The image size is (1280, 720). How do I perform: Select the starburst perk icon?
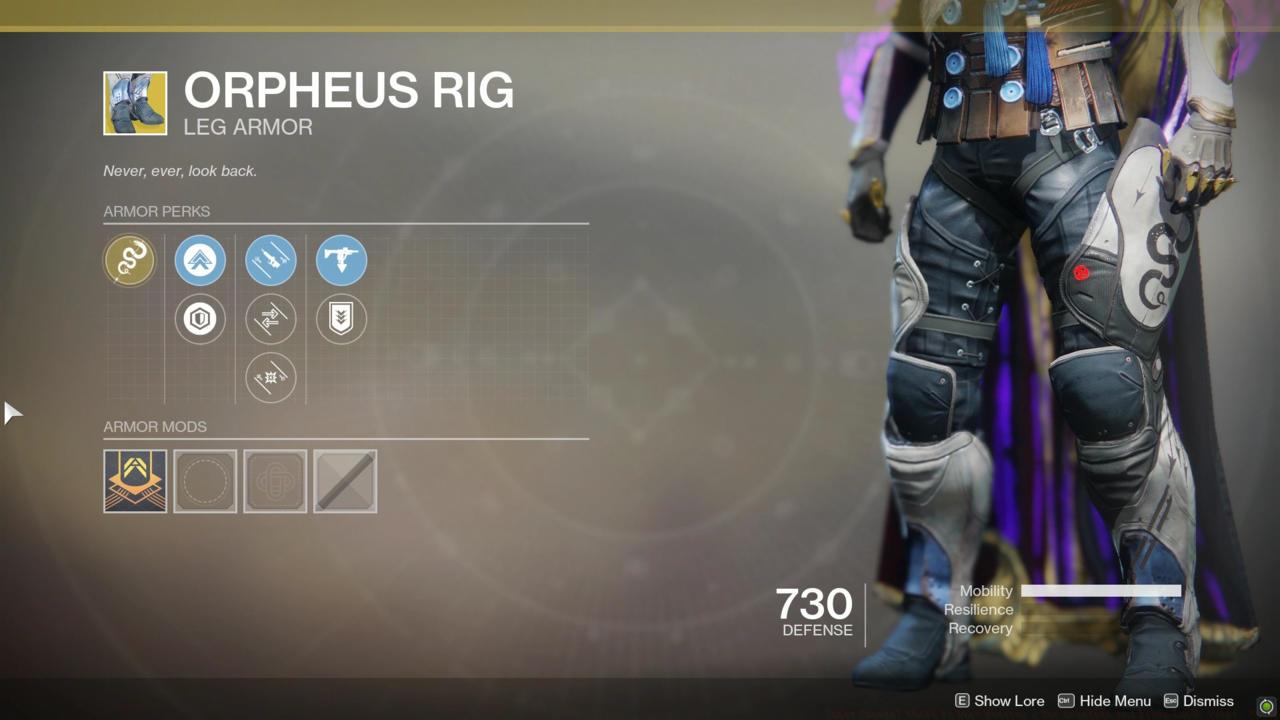[271, 377]
